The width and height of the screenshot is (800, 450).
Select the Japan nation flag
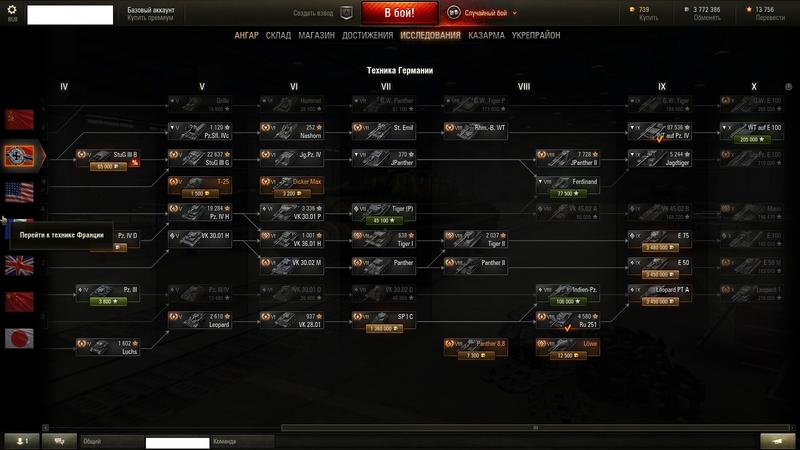click(x=19, y=338)
